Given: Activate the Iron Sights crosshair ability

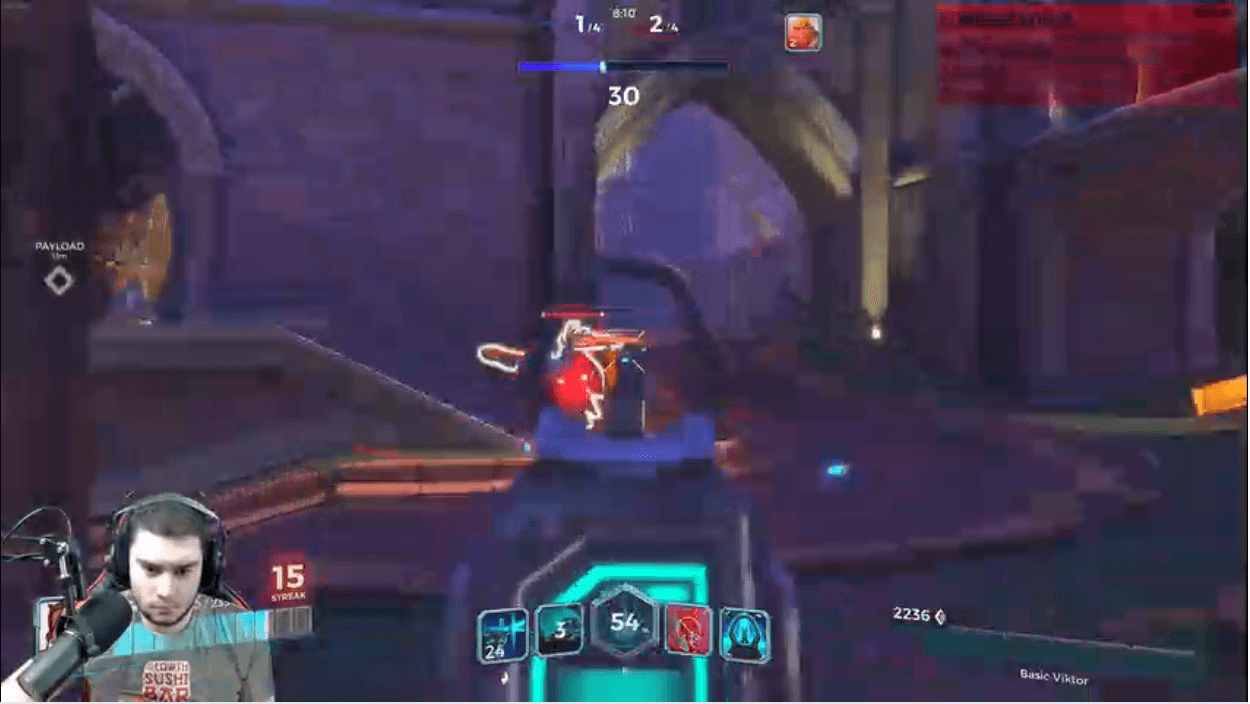Looking at the screenshot, I should pos(502,636).
